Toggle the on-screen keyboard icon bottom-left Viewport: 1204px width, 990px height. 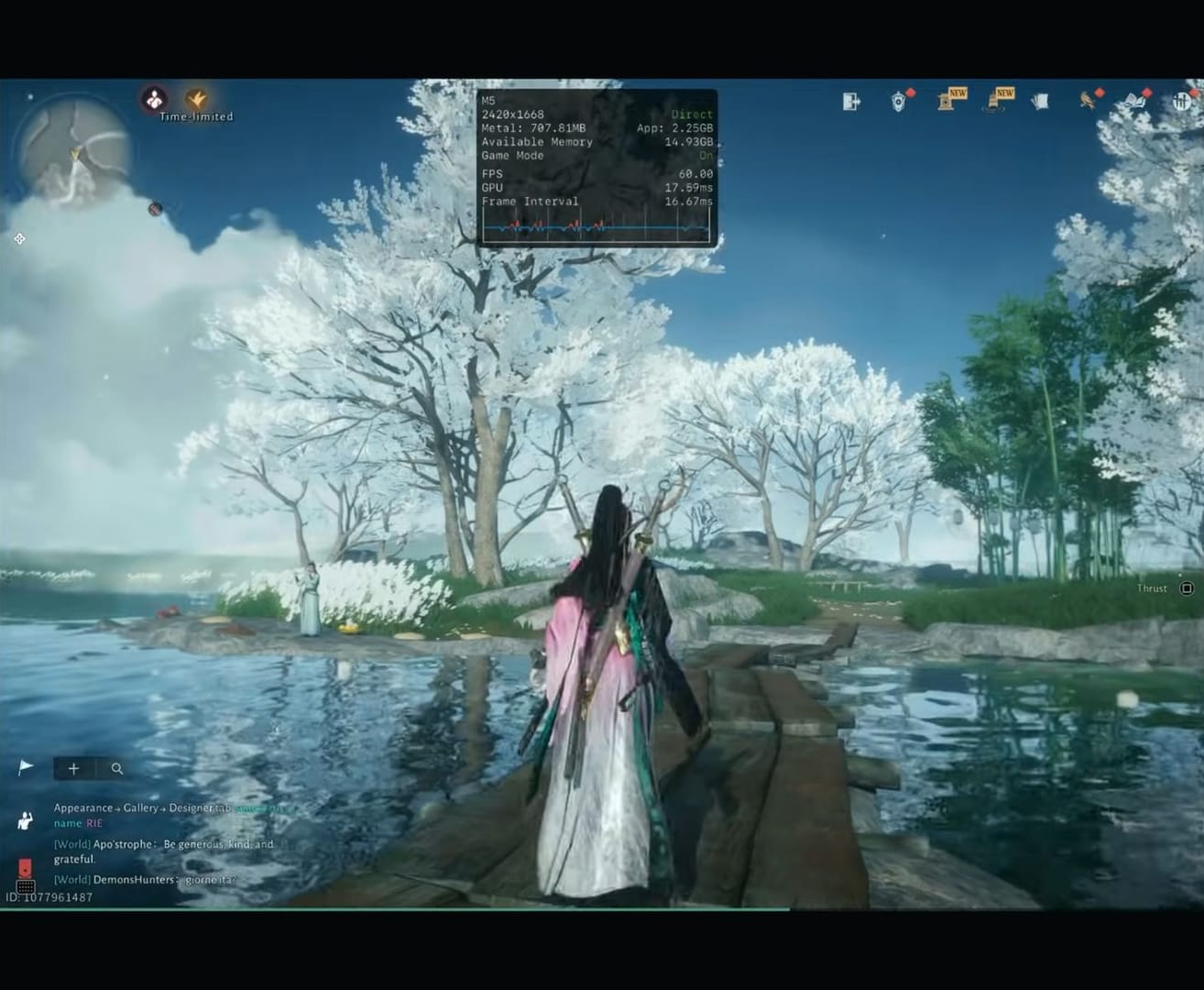[26, 886]
